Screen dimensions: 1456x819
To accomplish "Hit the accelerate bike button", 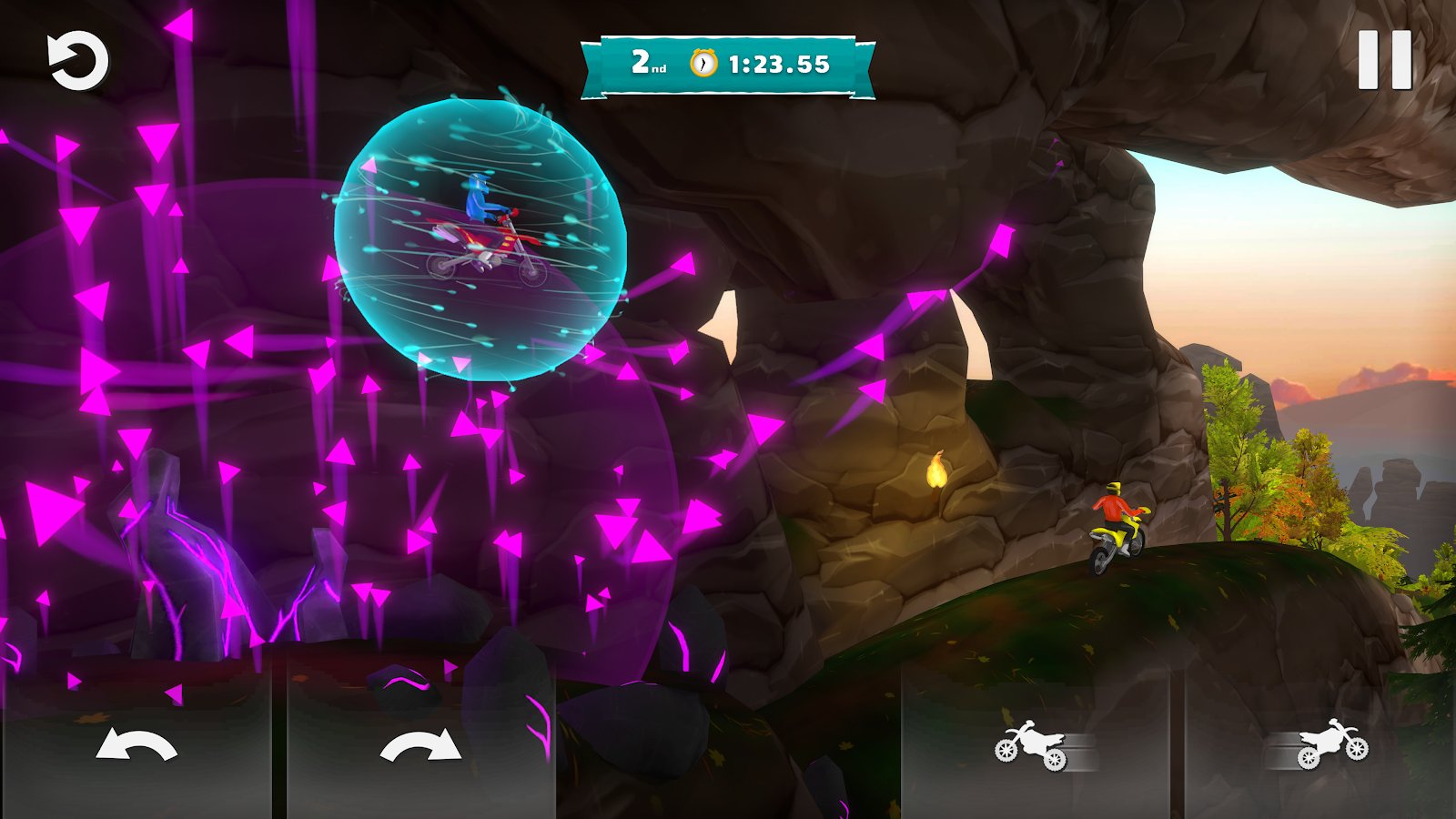I will (x=1324, y=745).
